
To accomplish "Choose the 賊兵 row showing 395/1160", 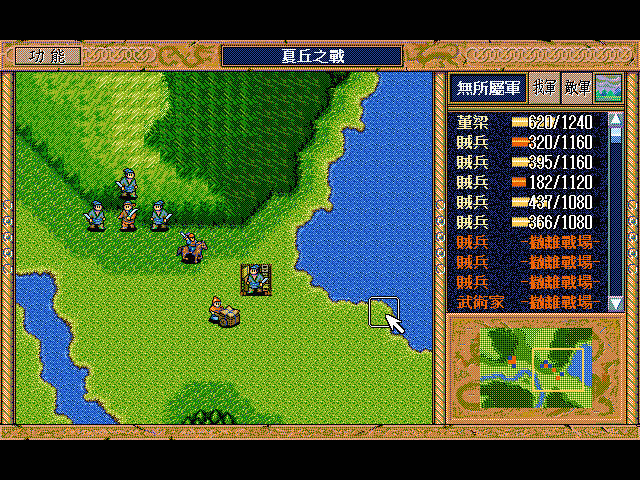I will click(524, 162).
